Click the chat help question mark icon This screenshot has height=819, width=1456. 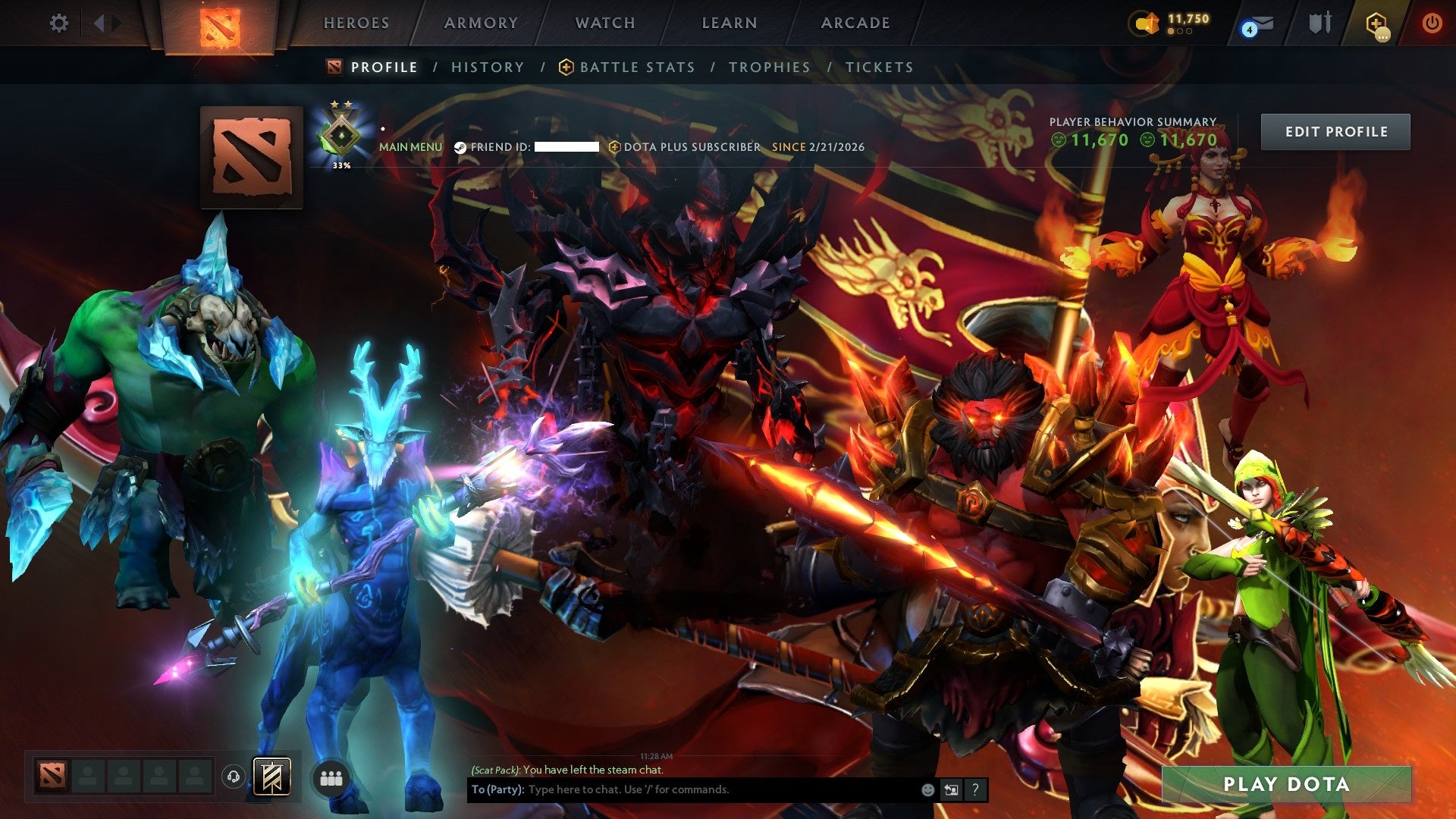click(974, 789)
